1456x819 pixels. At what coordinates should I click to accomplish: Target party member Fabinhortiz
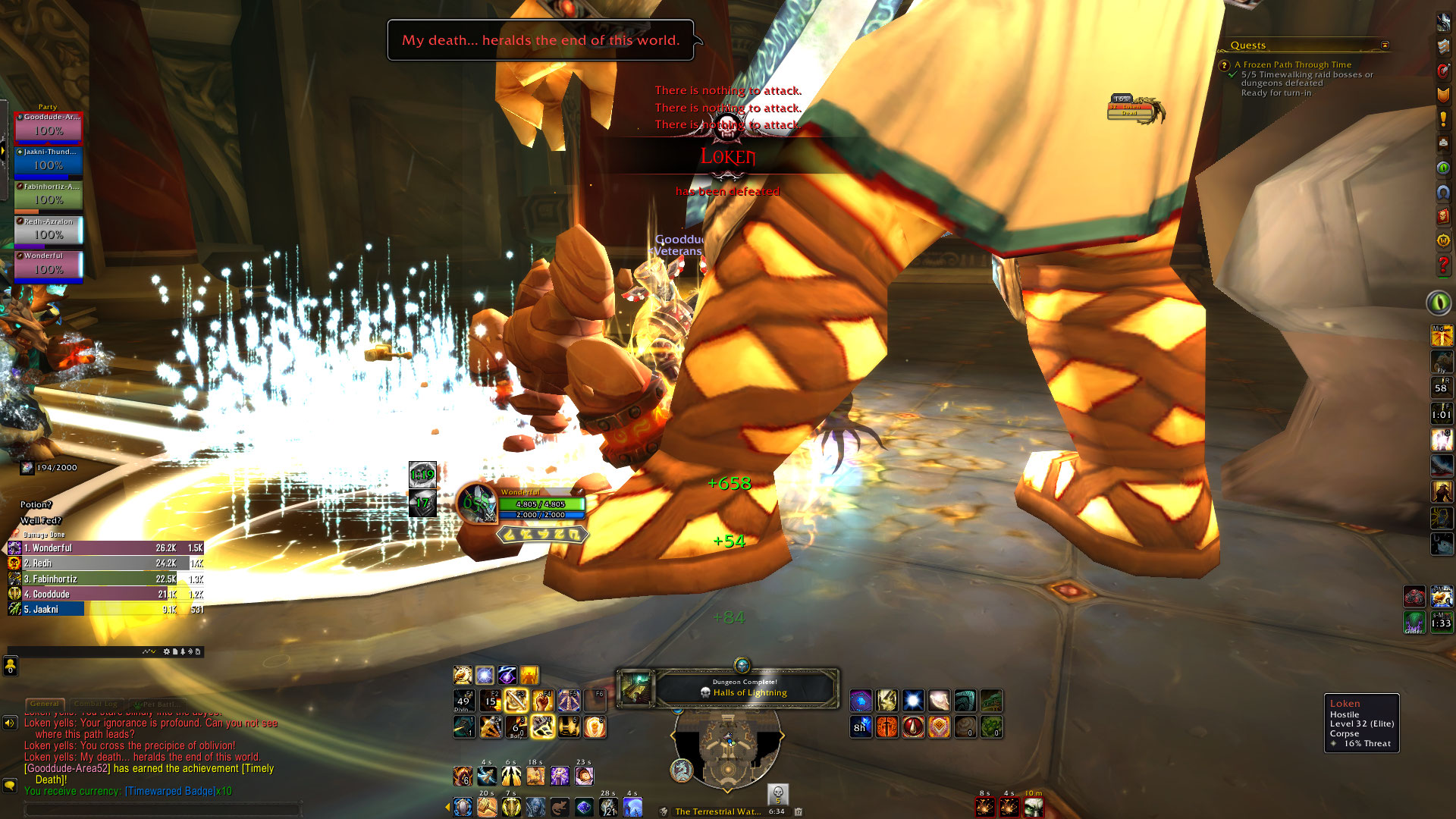pos(49,197)
